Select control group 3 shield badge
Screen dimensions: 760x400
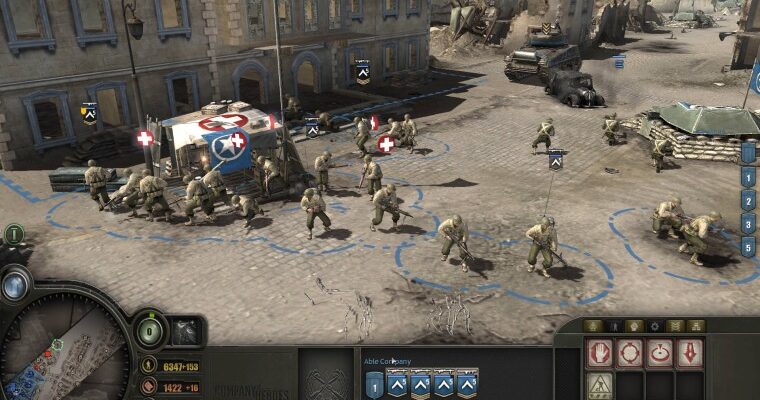(747, 222)
